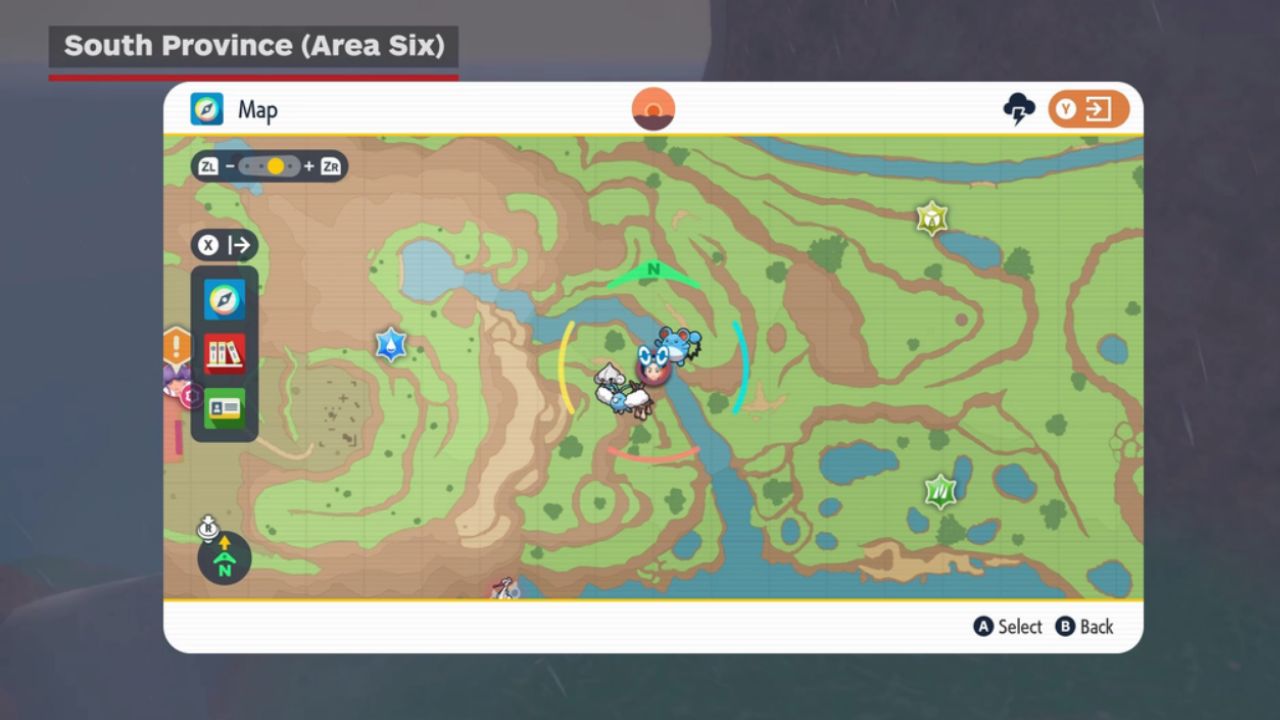Select the orange exclamation destination marker

(x=177, y=347)
